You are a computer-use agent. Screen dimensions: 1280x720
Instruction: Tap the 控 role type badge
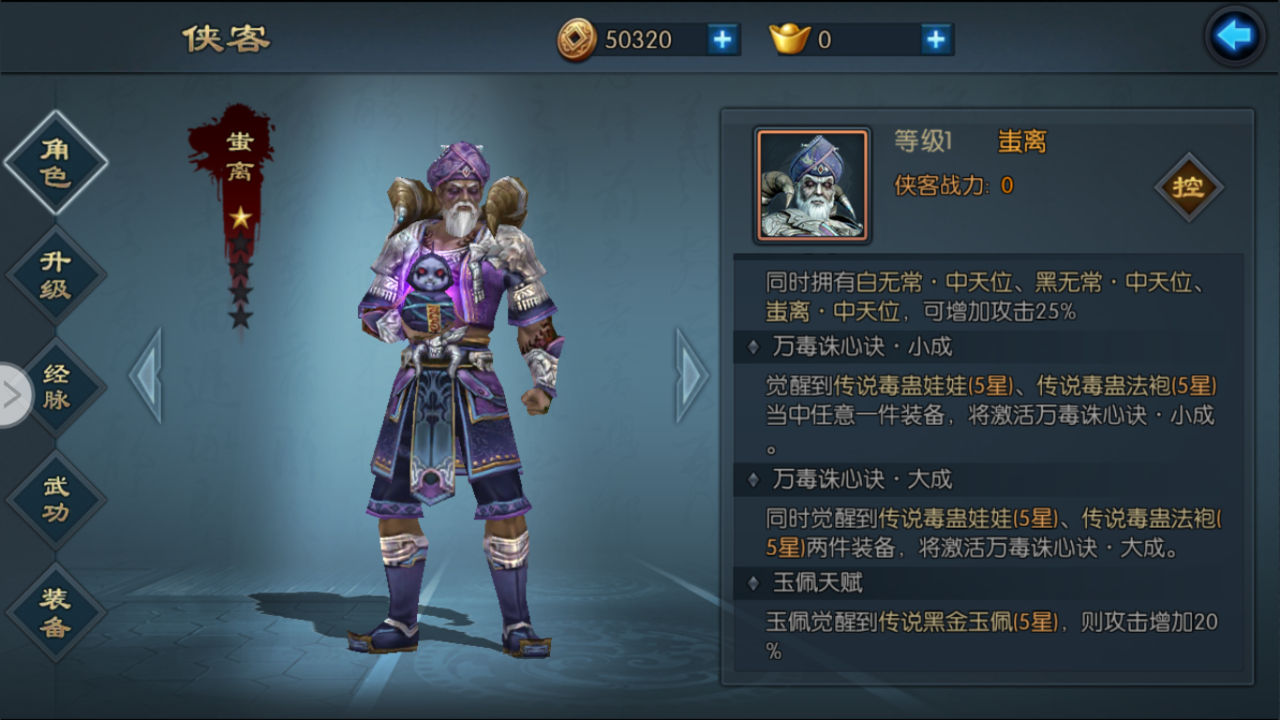[x=1188, y=186]
